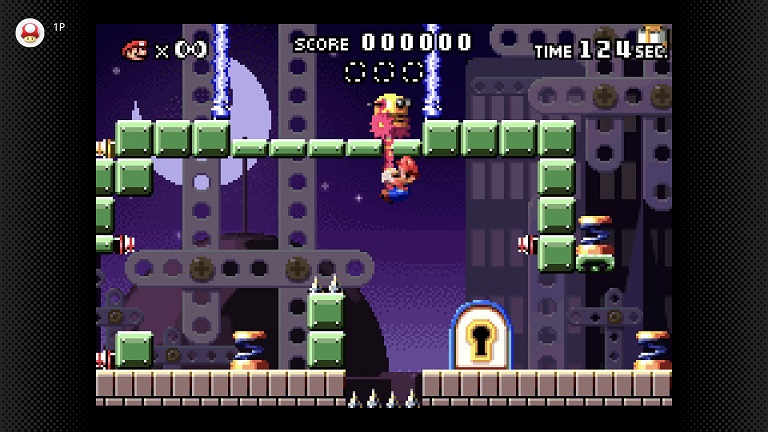Click the gift box icon above the timer
The height and width of the screenshot is (432, 768).
[651, 33]
